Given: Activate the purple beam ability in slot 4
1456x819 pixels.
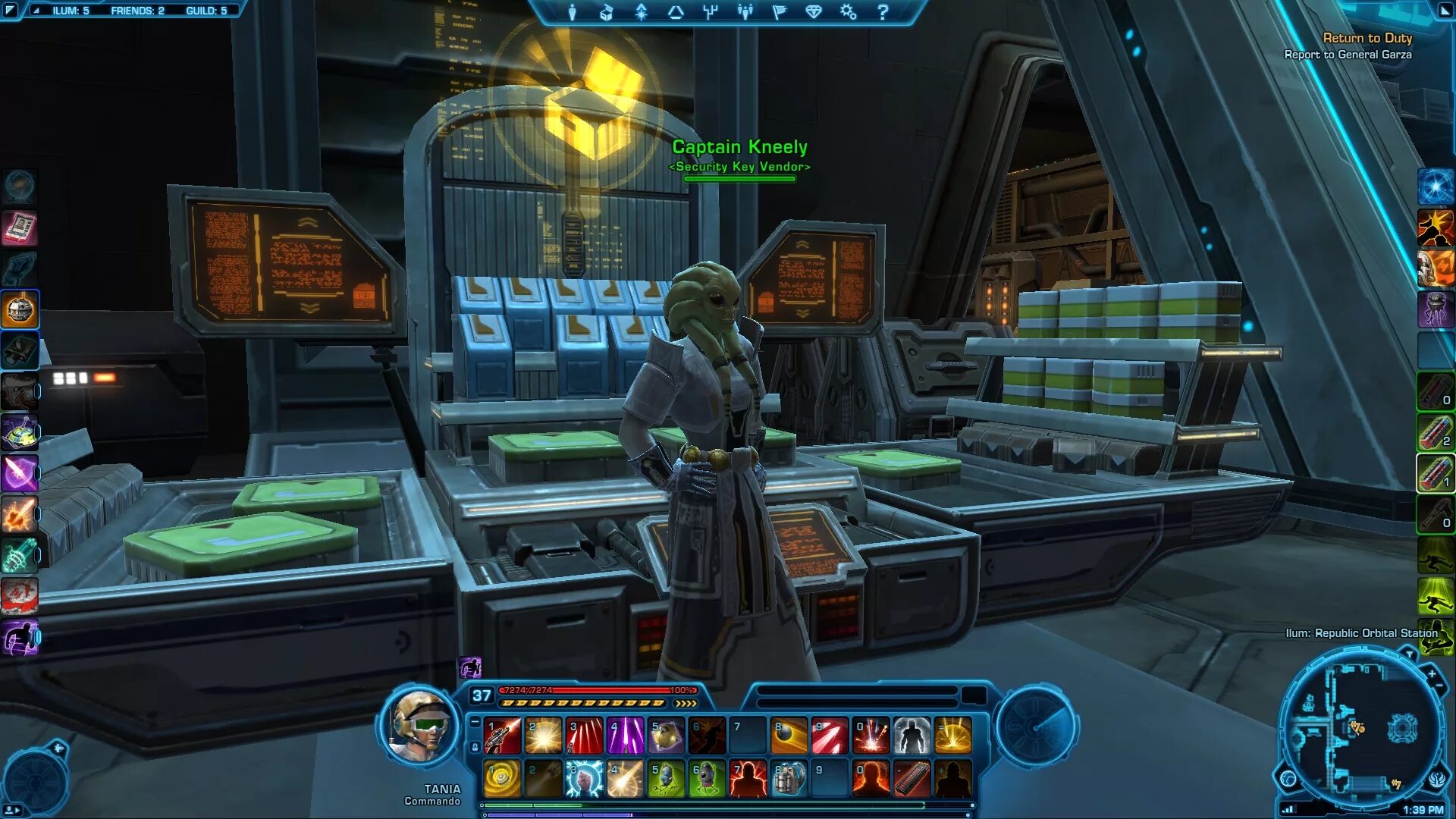Looking at the screenshot, I should (626, 736).
